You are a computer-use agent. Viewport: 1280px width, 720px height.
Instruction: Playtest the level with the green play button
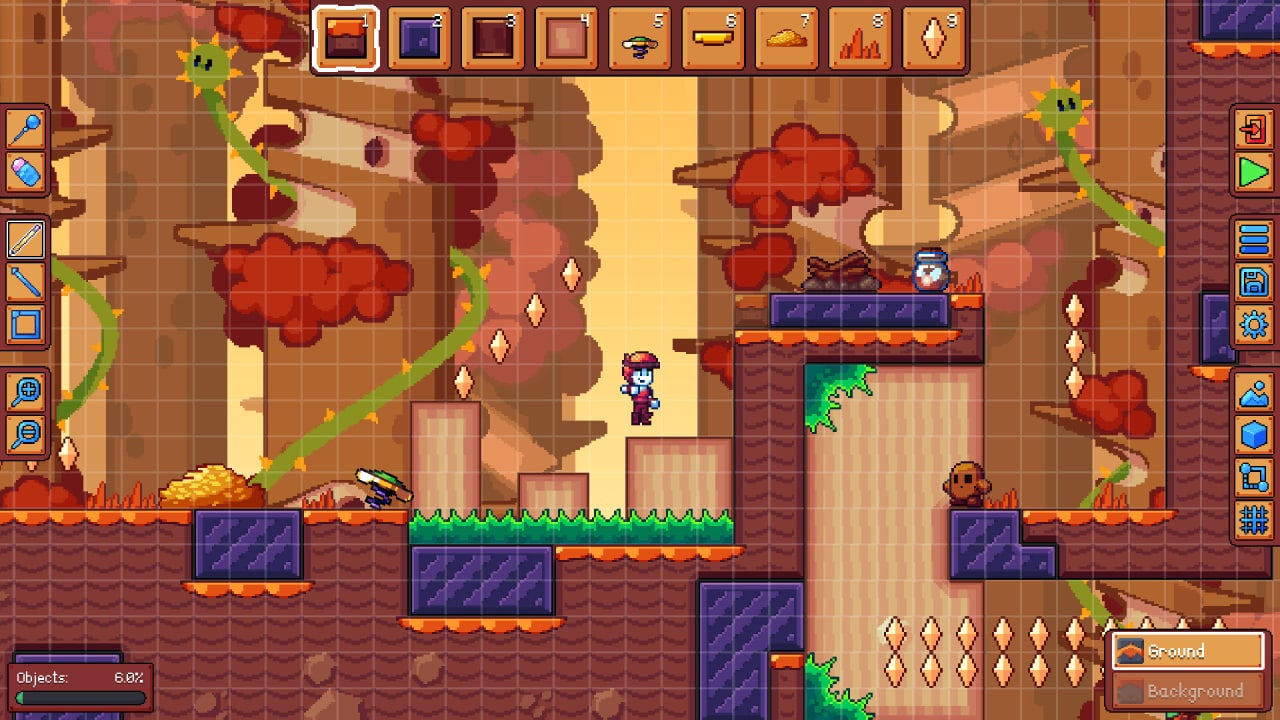point(1254,173)
